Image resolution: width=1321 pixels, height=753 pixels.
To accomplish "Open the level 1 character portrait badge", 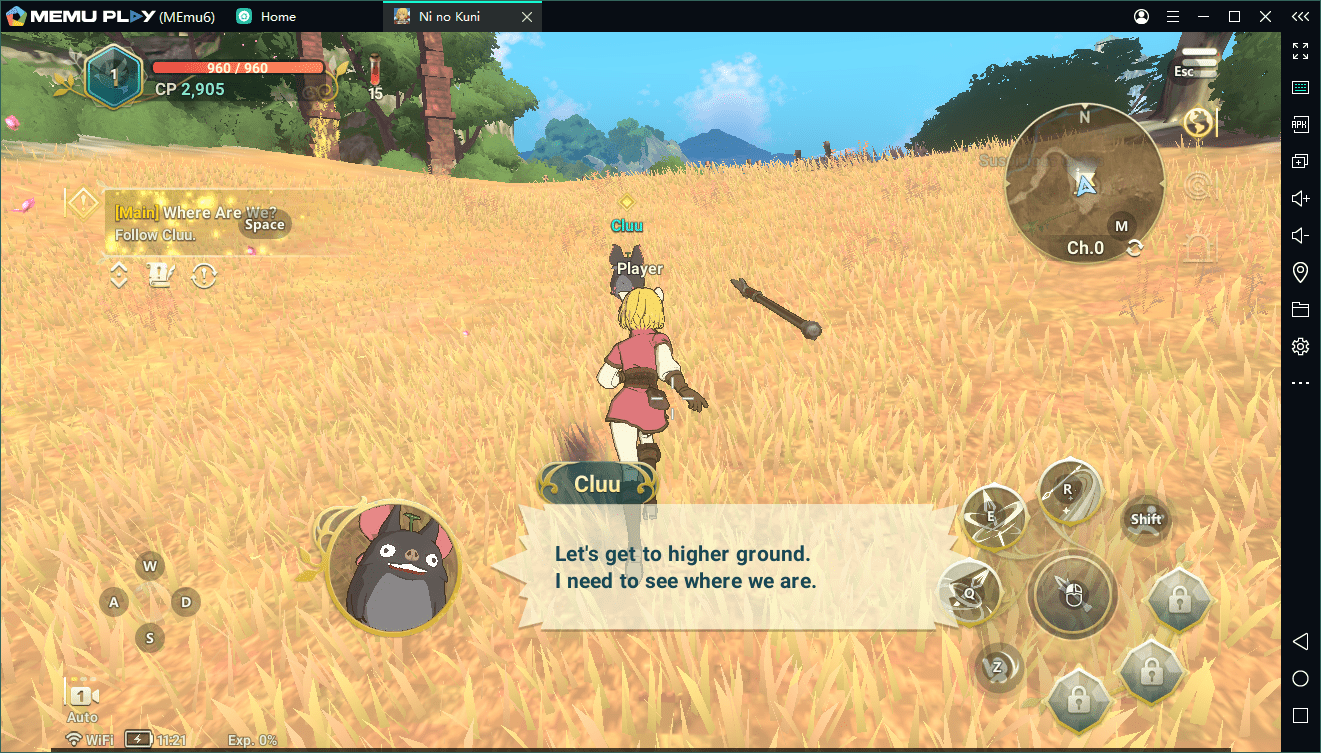I will 113,76.
